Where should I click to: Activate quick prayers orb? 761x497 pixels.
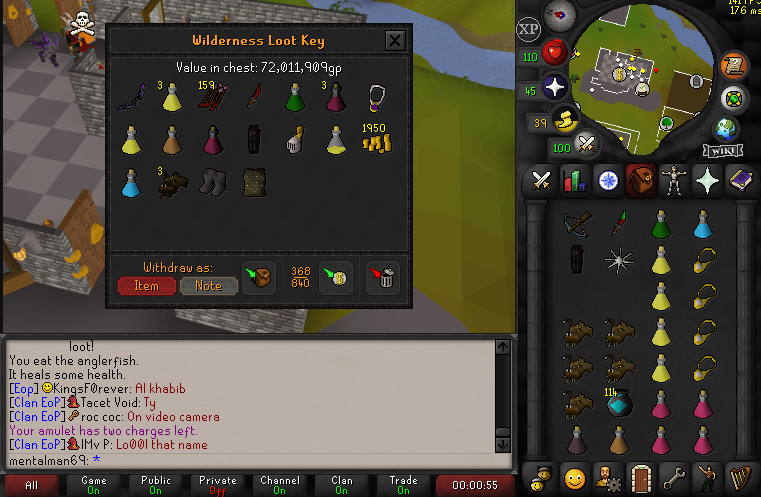556,86
